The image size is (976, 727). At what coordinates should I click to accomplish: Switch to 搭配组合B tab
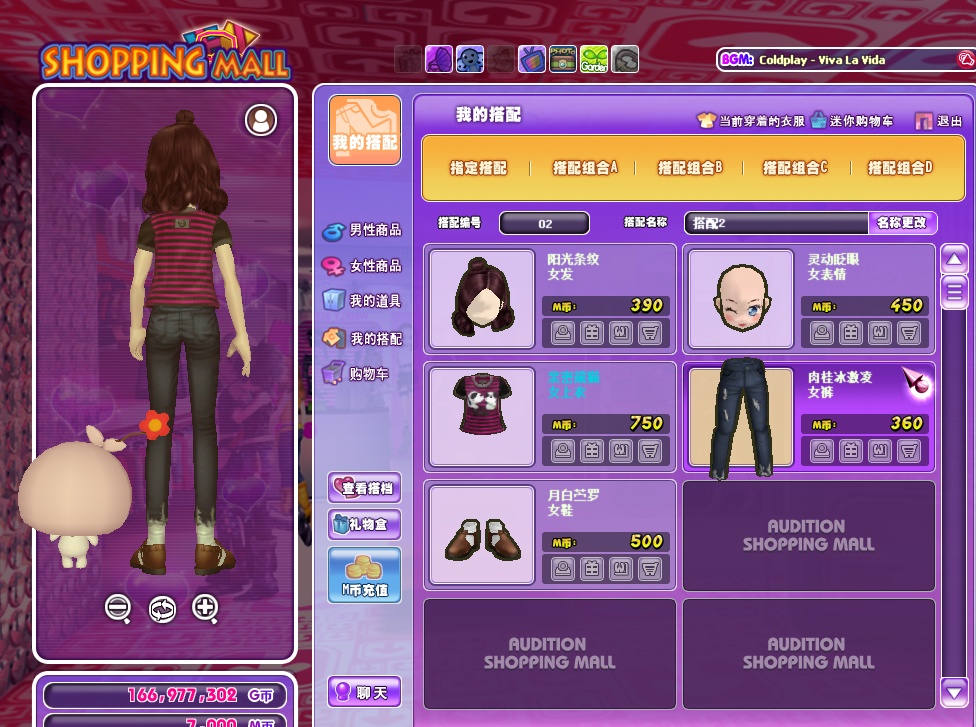tap(690, 168)
